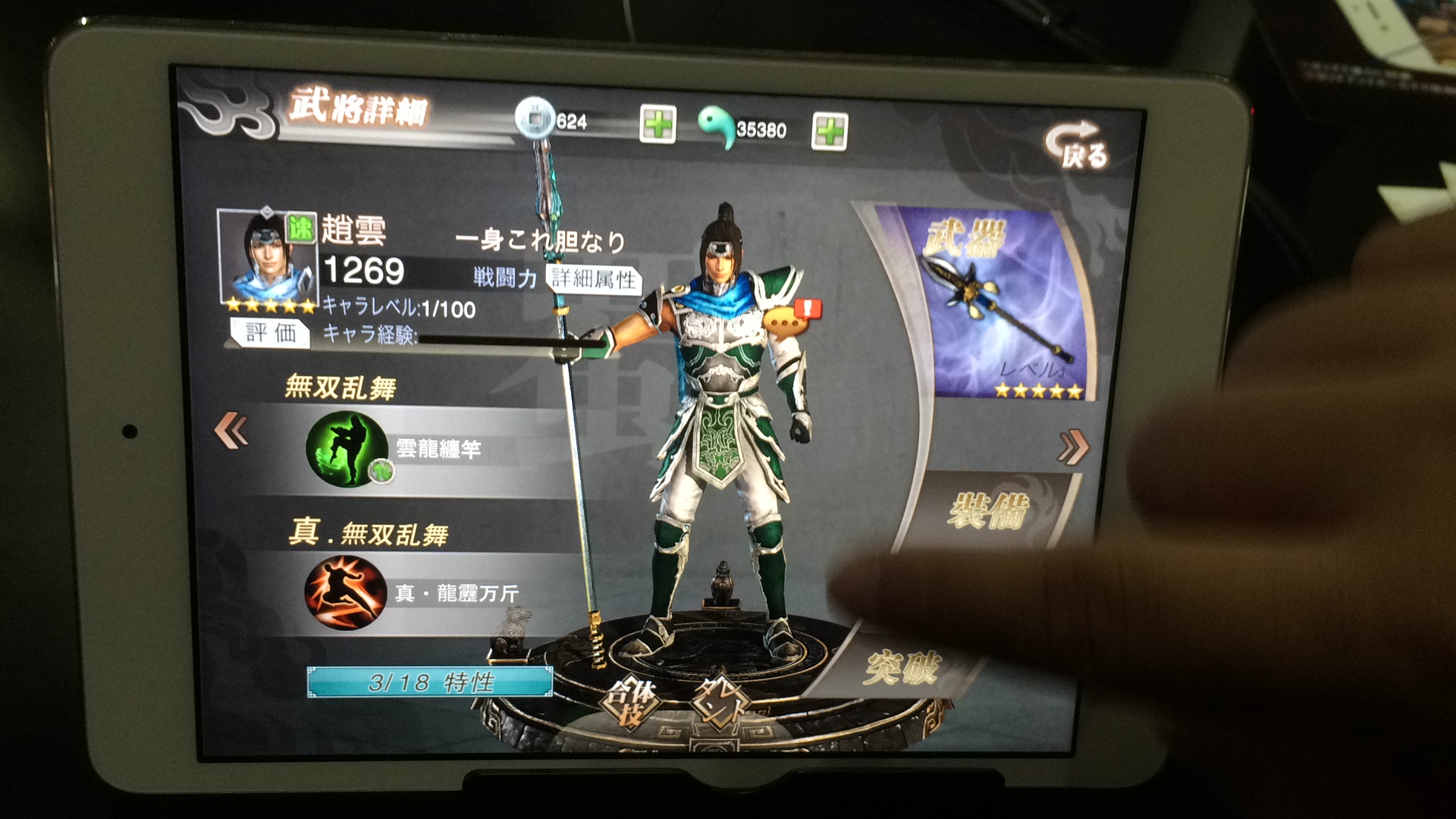Tap the exclamation notification bubble on character

pyautogui.click(x=806, y=307)
